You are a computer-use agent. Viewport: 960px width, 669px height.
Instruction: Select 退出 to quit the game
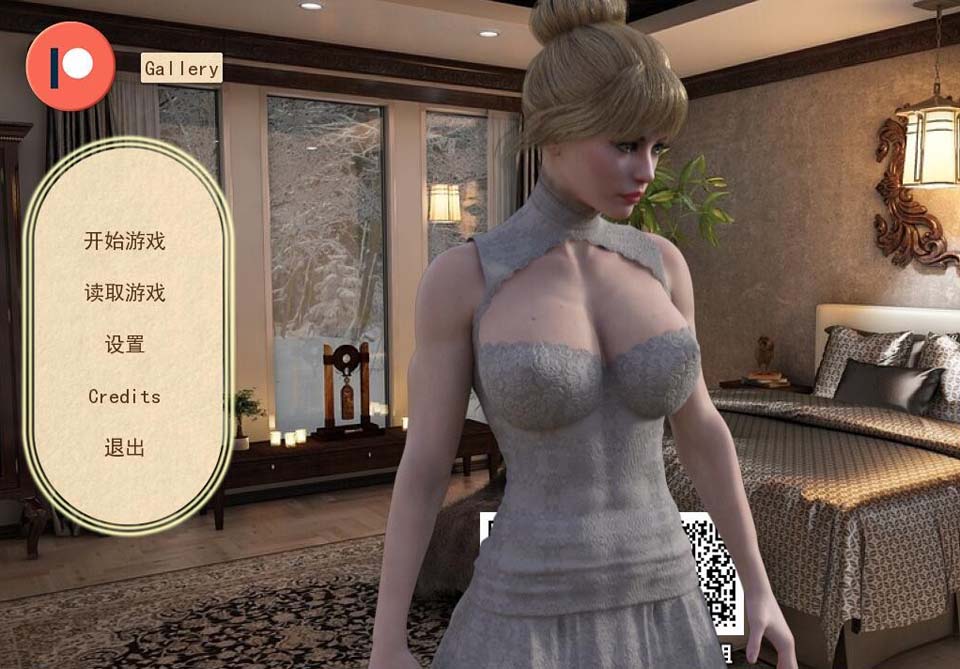click(x=125, y=448)
